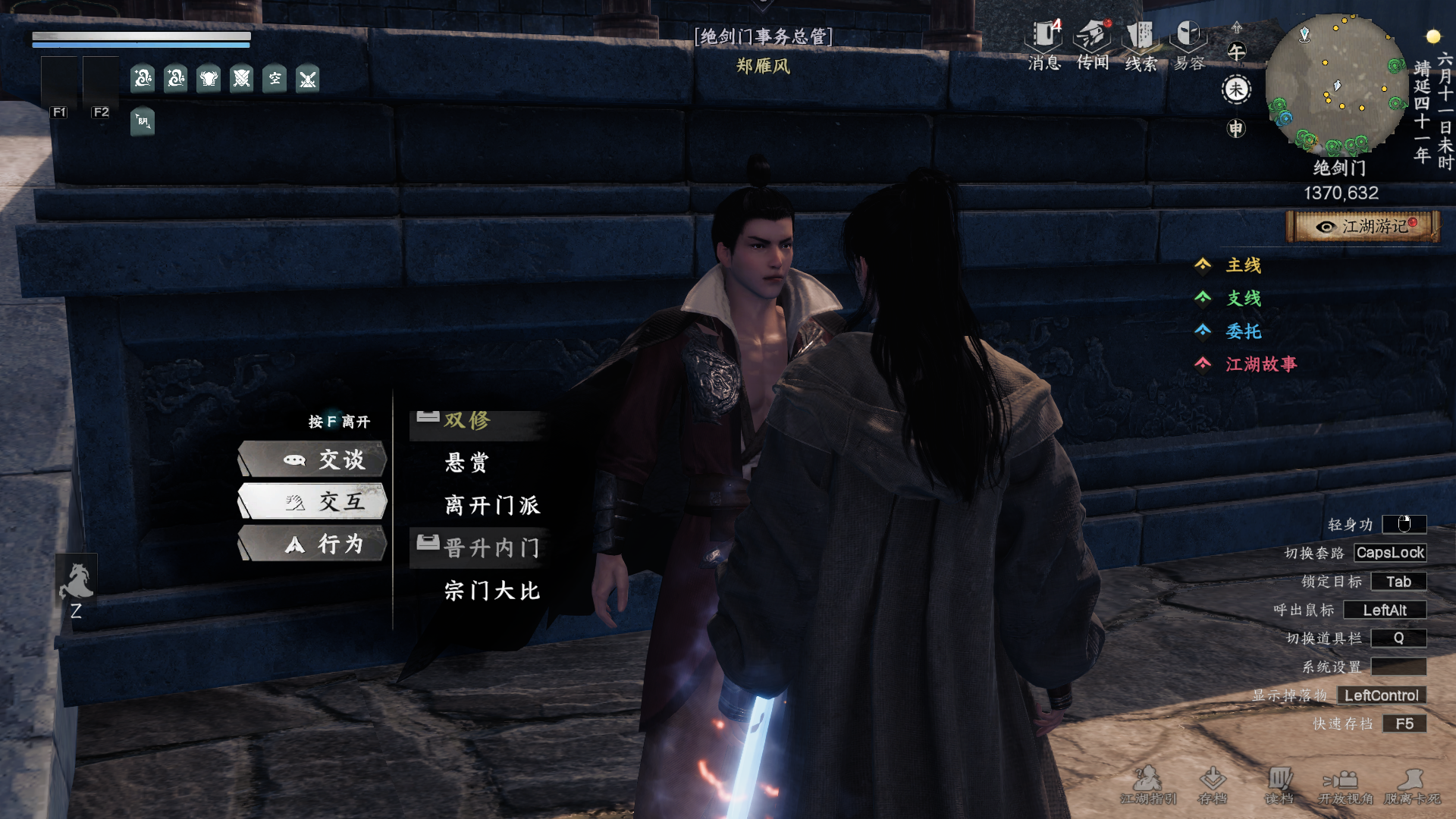Select the 双修 entry at list top
The height and width of the screenshot is (819, 1456).
tap(467, 421)
